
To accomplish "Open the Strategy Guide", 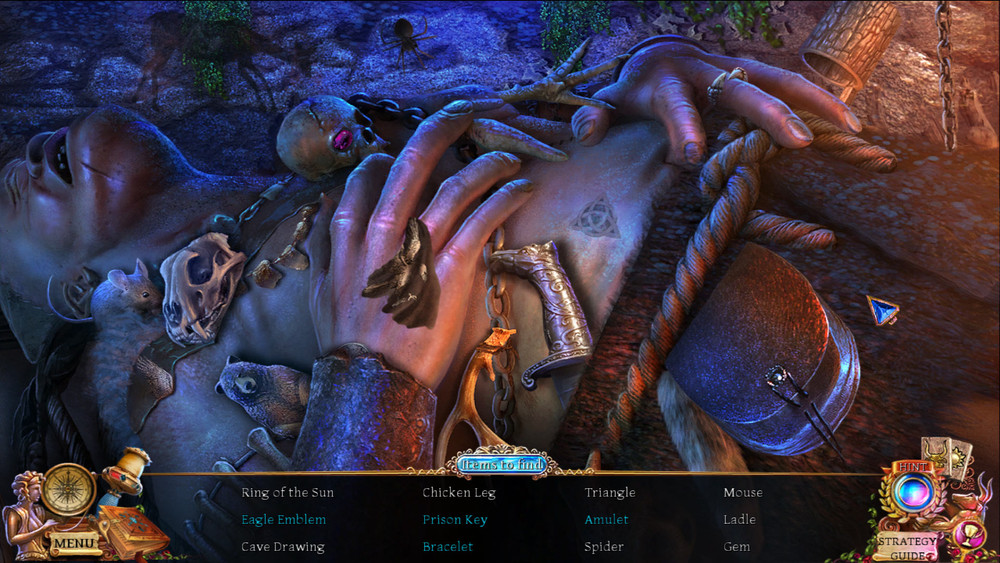I will coord(908,546).
